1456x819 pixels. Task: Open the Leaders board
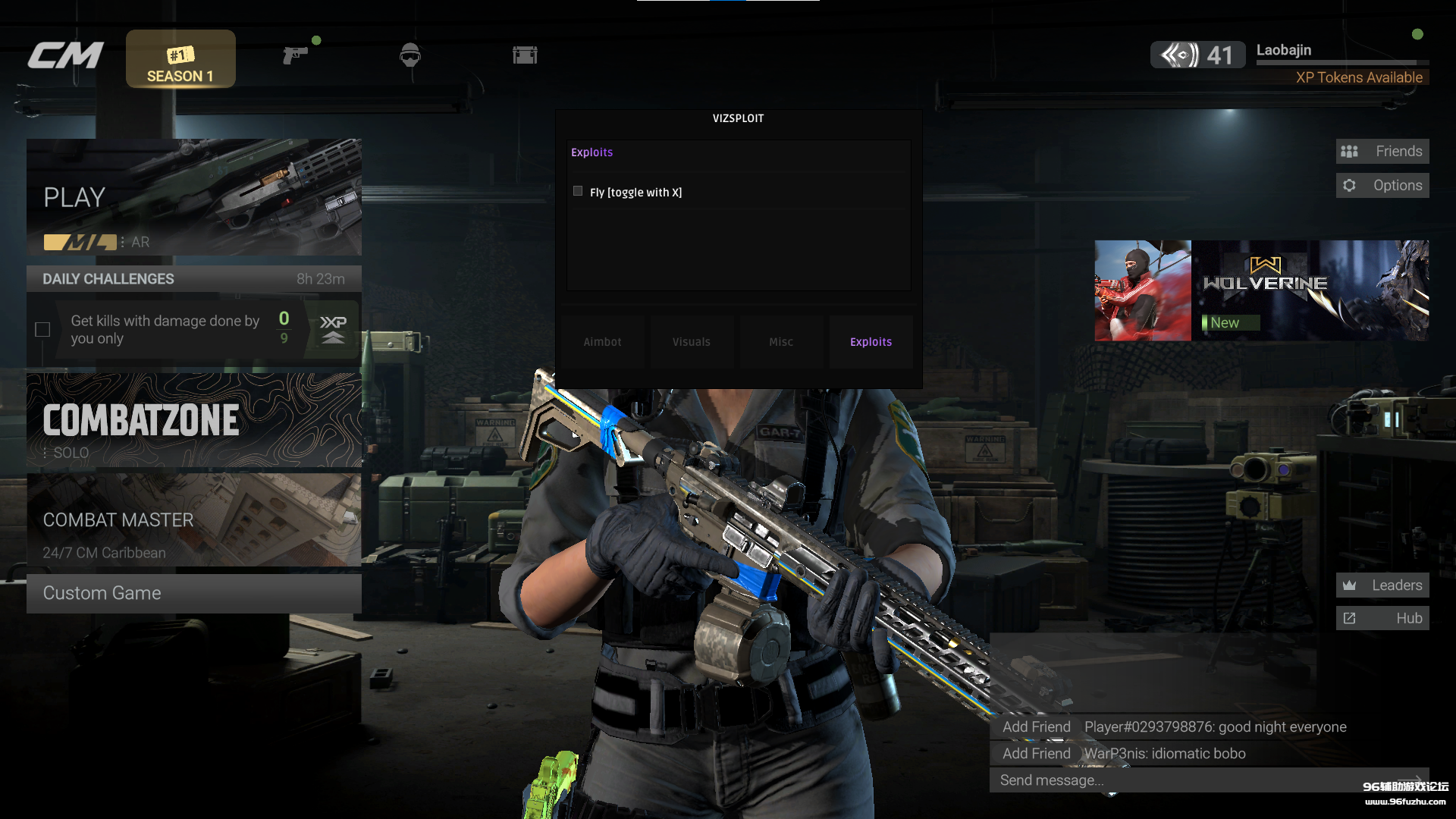(x=1382, y=585)
